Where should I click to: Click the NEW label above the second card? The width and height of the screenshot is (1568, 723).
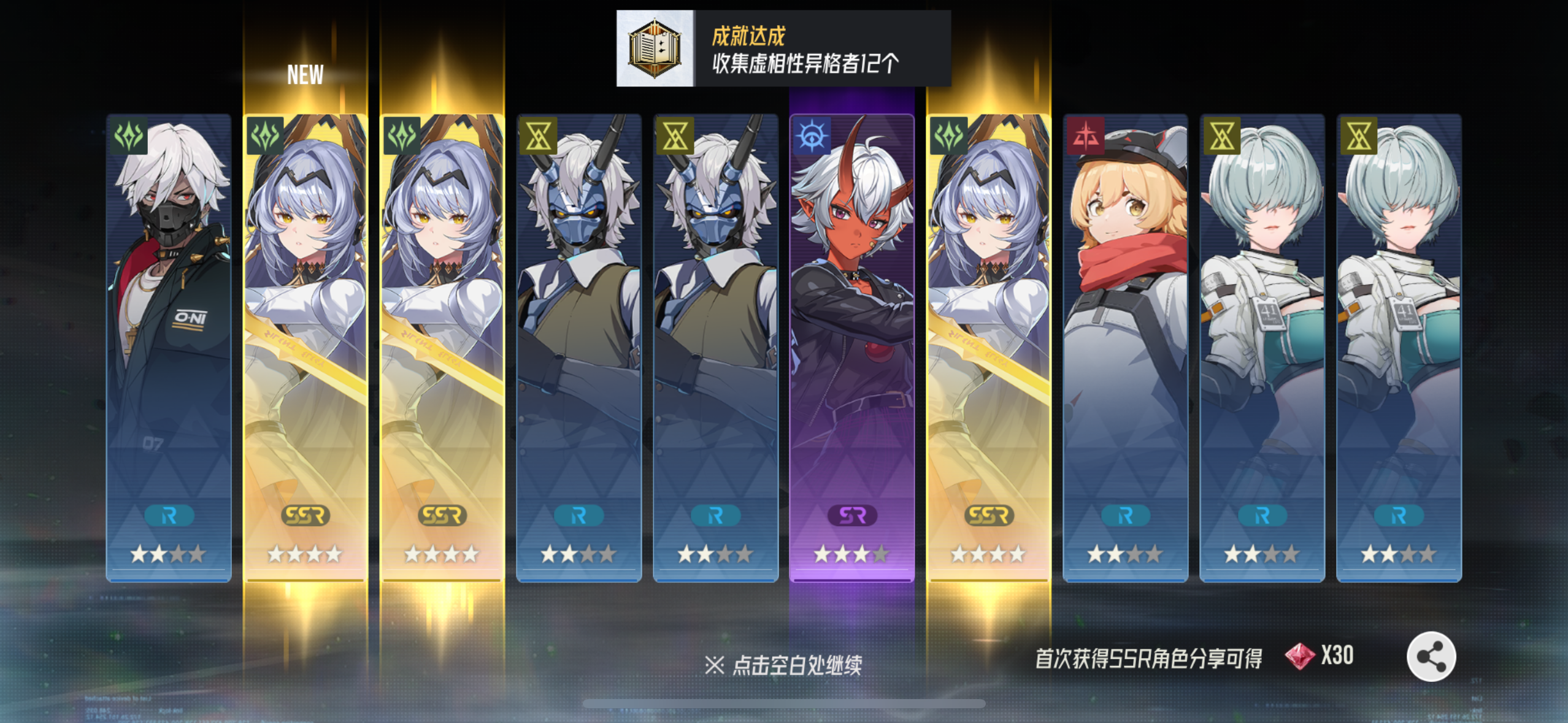[x=305, y=75]
